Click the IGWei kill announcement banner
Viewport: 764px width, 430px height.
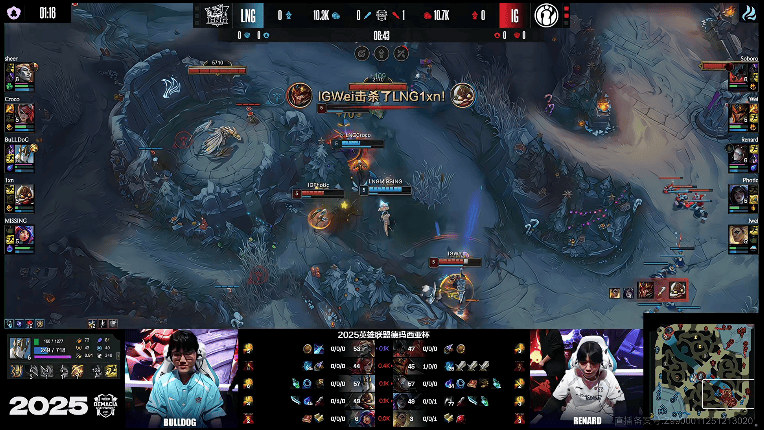point(380,95)
